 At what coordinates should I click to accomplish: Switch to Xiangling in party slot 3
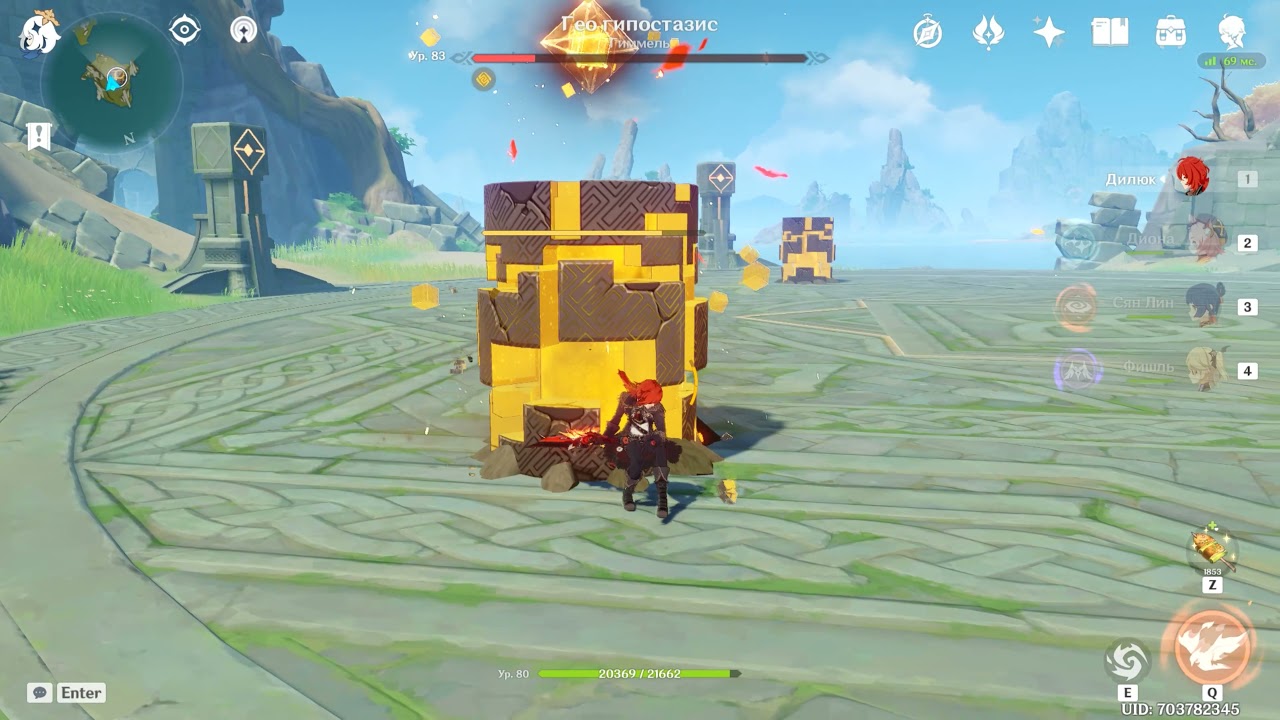1205,306
